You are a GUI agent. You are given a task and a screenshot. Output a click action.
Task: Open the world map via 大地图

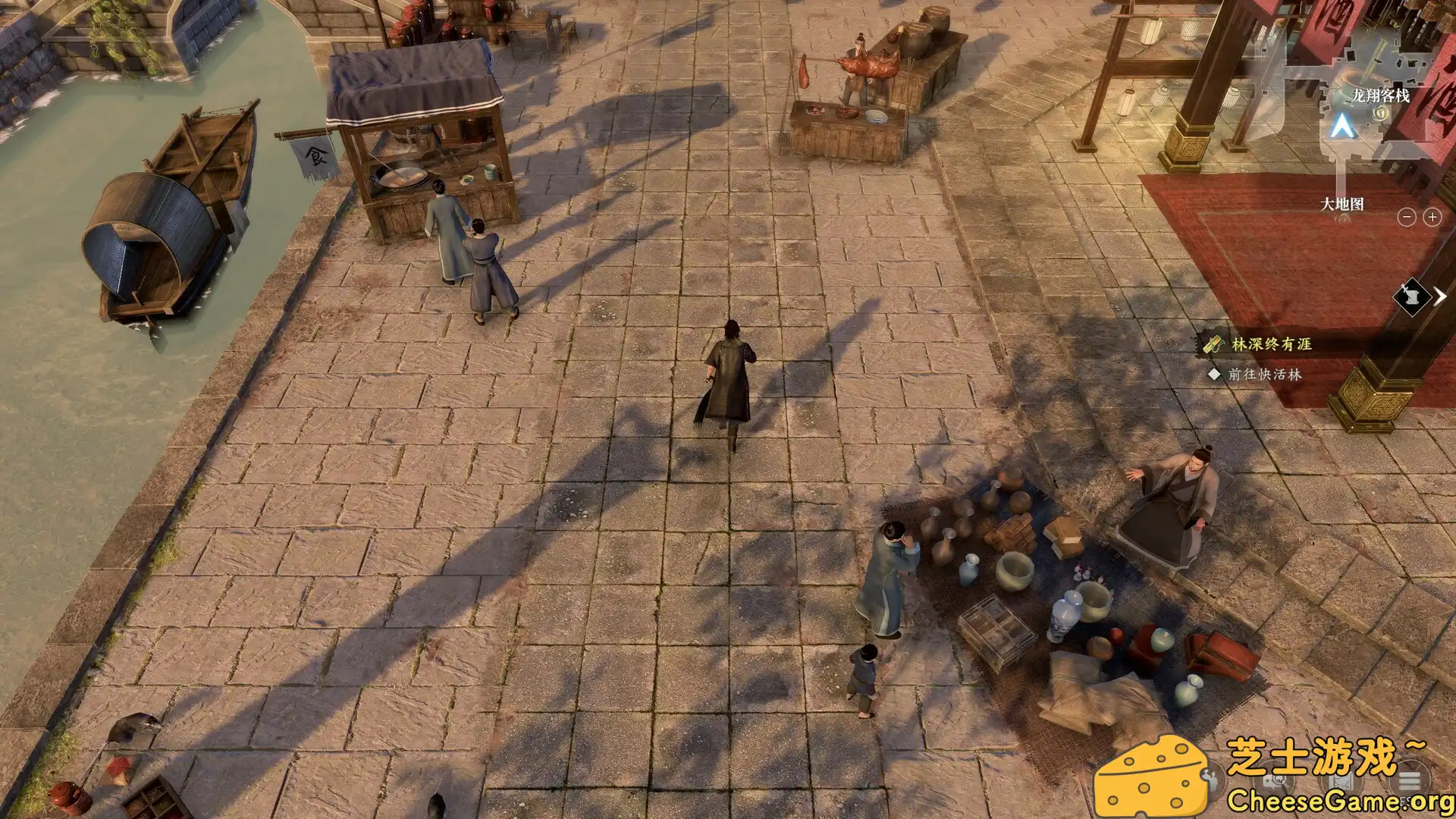coord(1343,204)
